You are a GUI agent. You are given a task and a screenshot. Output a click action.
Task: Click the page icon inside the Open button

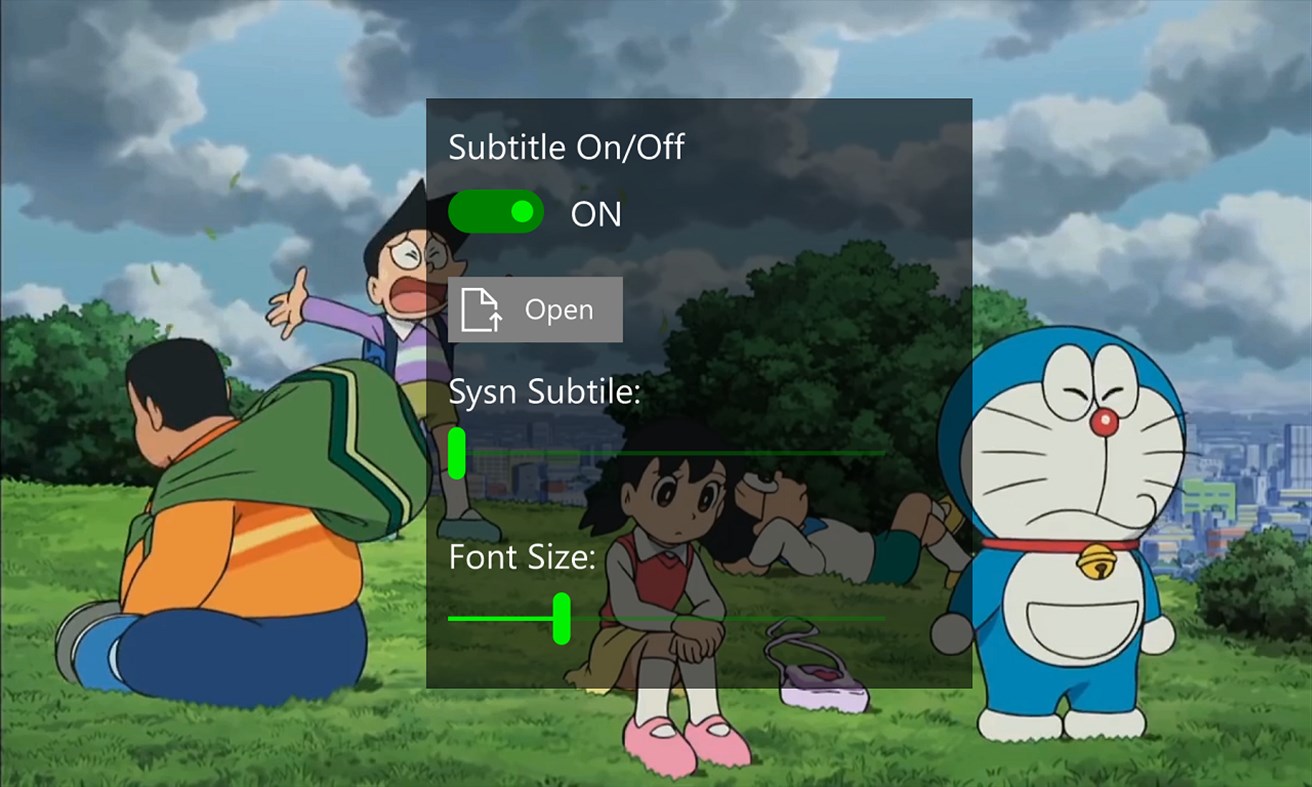(x=480, y=310)
